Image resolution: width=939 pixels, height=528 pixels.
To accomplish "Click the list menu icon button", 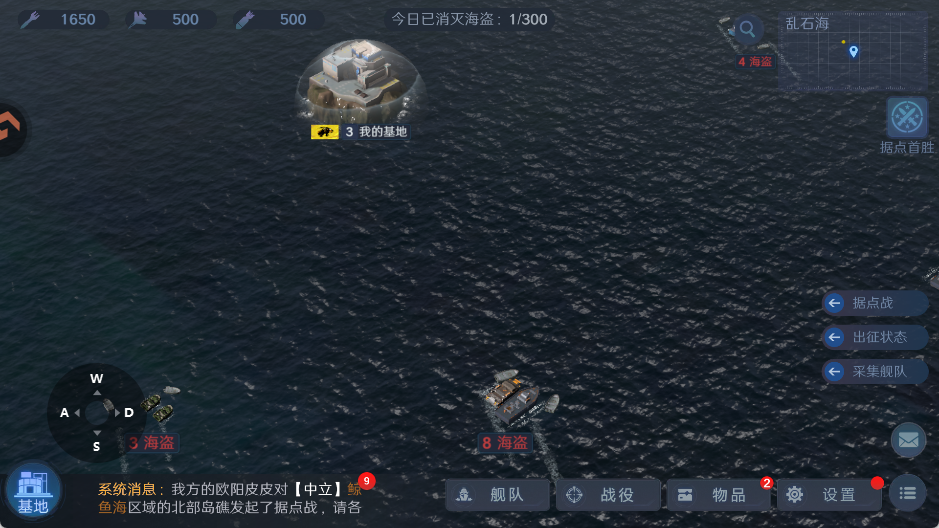I will tap(907, 493).
